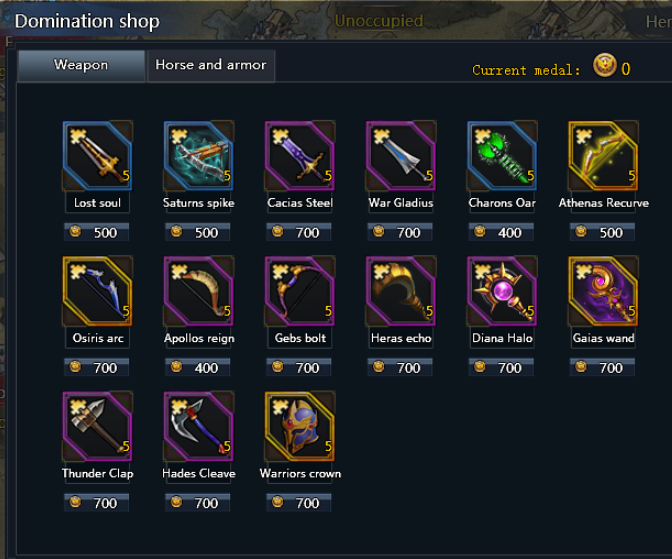Click the 400 medal price under Charons Oar

coord(502,233)
